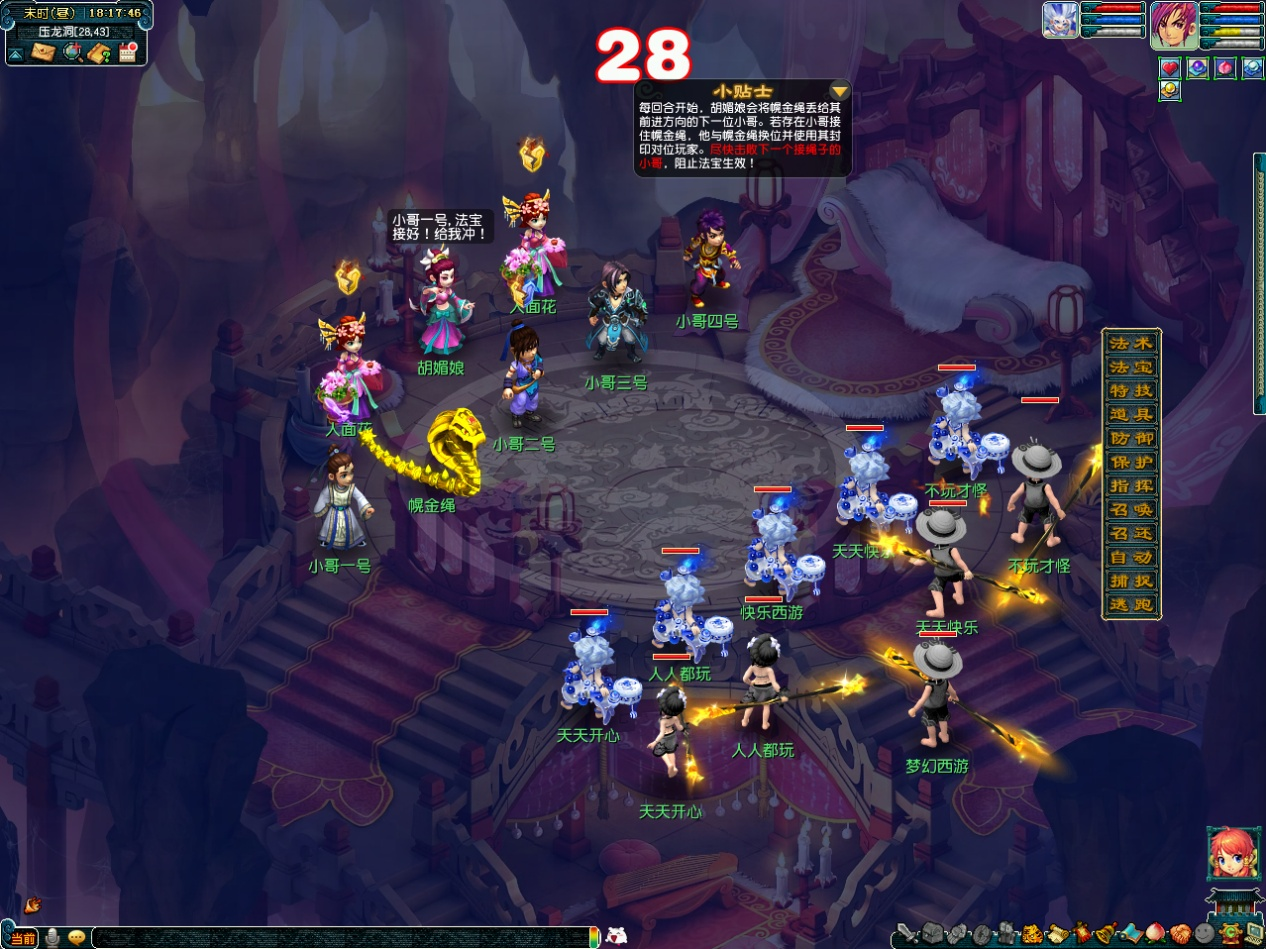The width and height of the screenshot is (1266, 949).
Task: Open the 道具 item command
Action: (1131, 414)
